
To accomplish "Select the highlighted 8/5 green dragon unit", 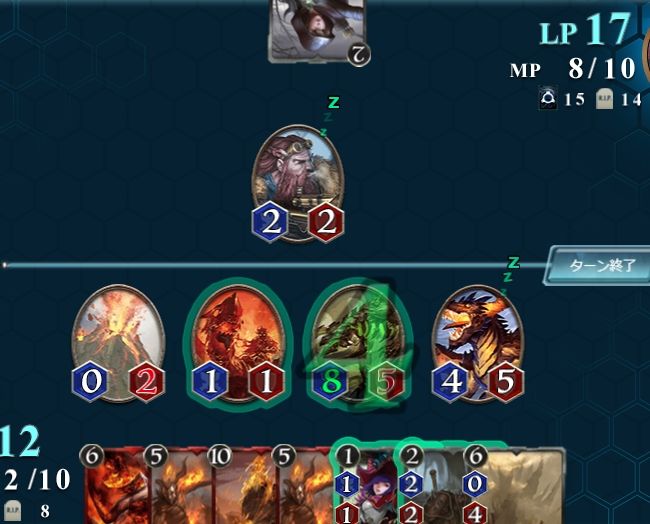I will [358, 338].
